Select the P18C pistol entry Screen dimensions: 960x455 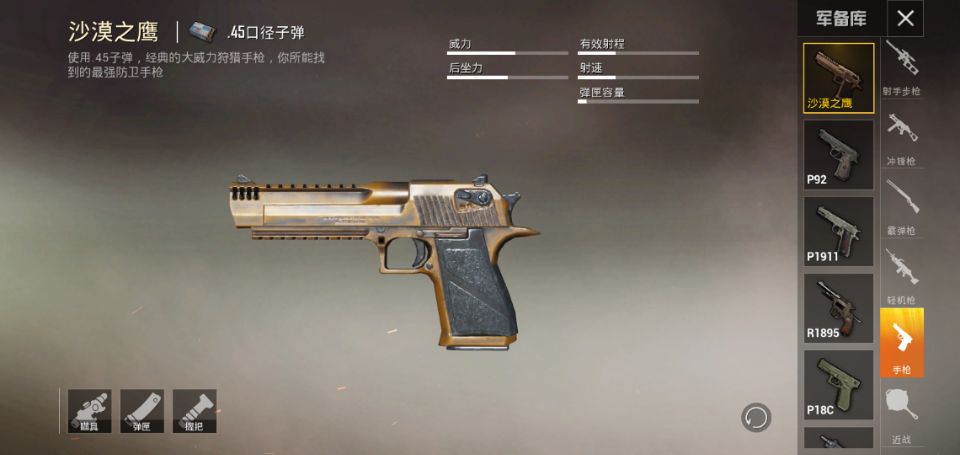838,384
